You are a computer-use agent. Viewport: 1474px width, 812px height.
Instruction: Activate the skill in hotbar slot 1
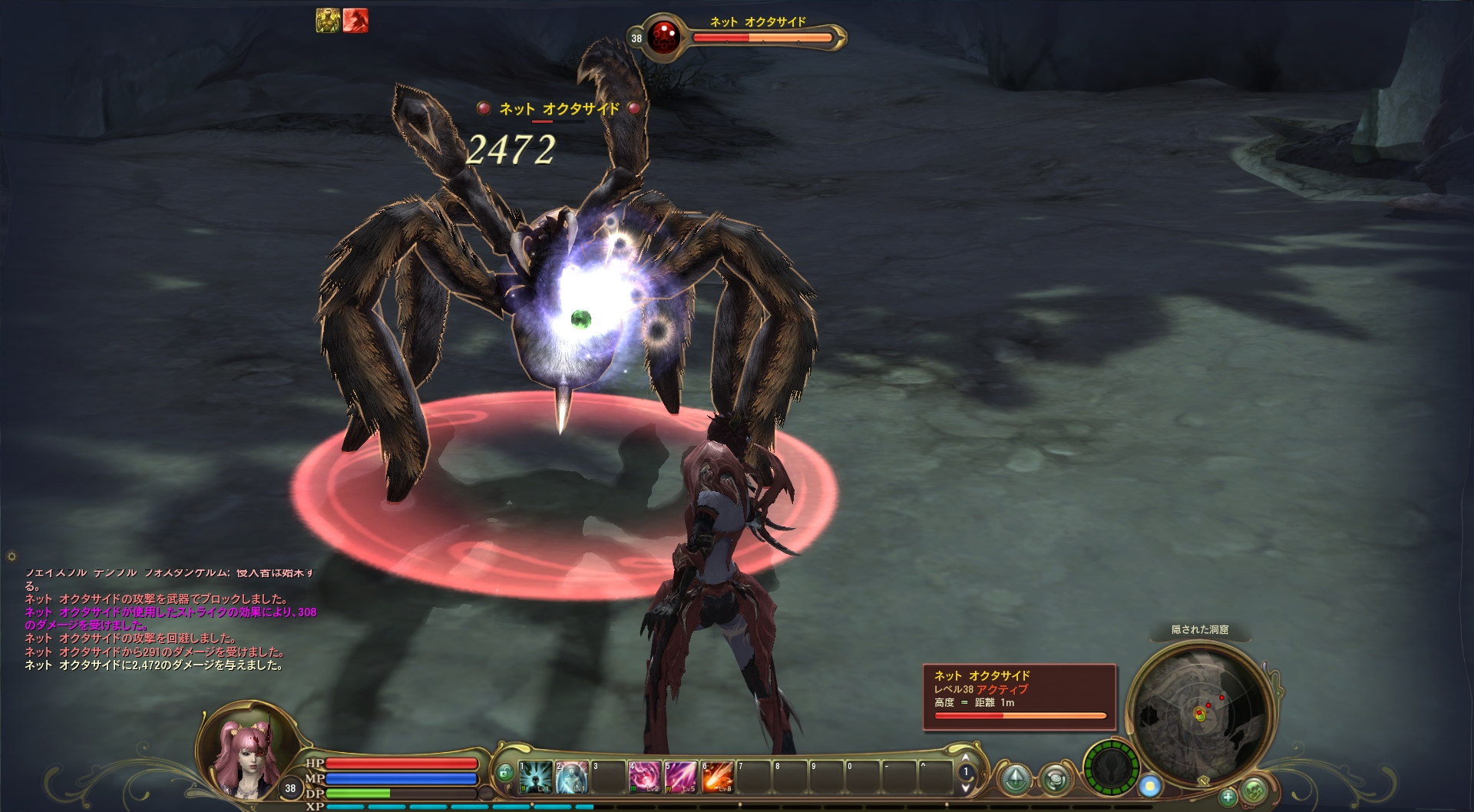pos(536,777)
